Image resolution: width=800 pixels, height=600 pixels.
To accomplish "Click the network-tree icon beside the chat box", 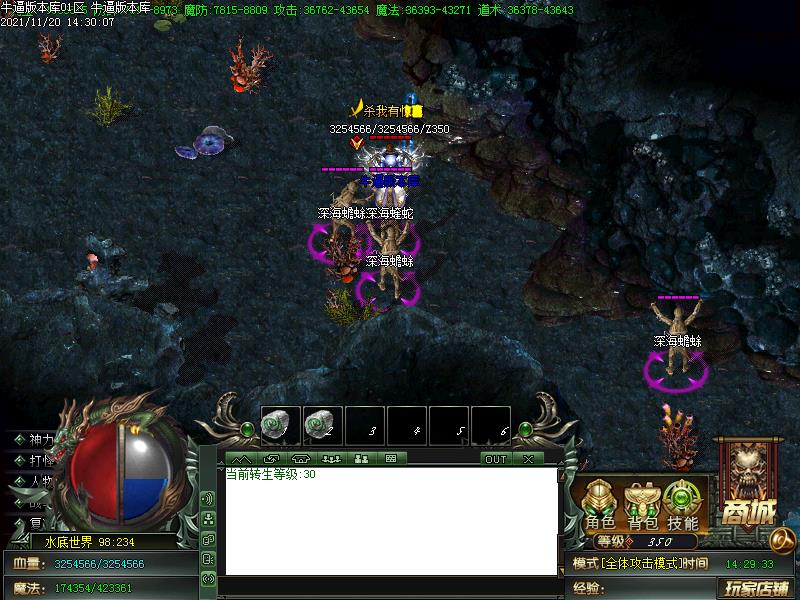I will [x=208, y=519].
